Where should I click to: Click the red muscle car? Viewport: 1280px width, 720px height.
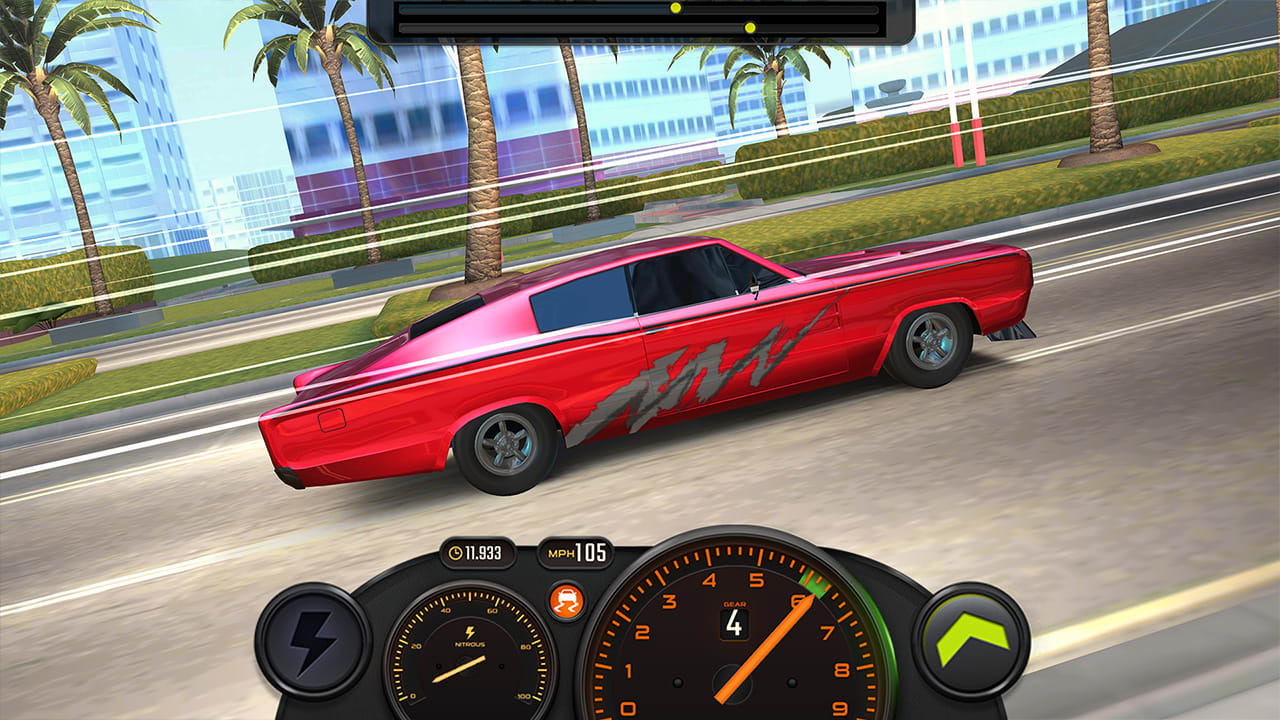click(x=650, y=360)
